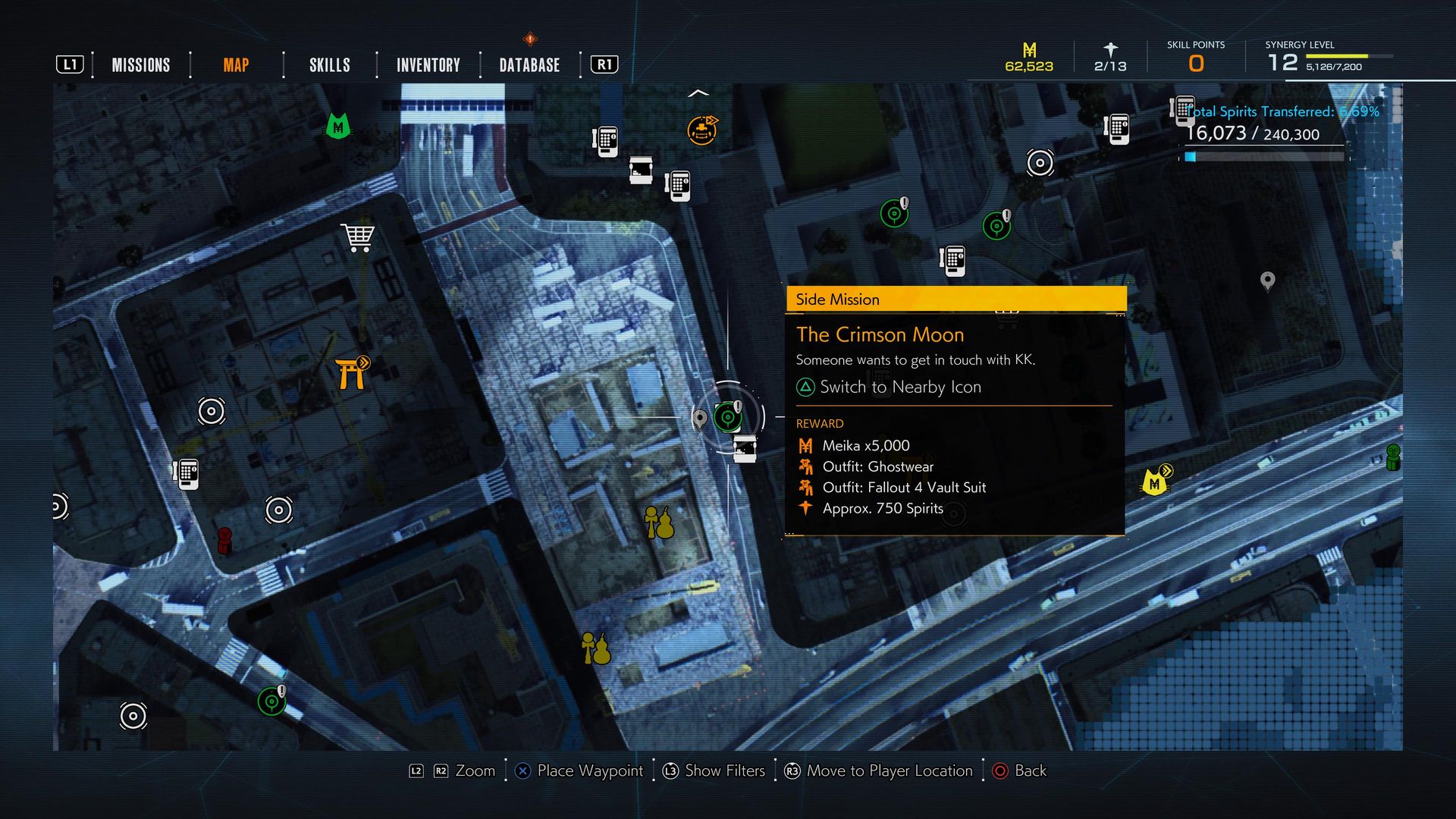Select the green cat mask marker

tap(337, 125)
